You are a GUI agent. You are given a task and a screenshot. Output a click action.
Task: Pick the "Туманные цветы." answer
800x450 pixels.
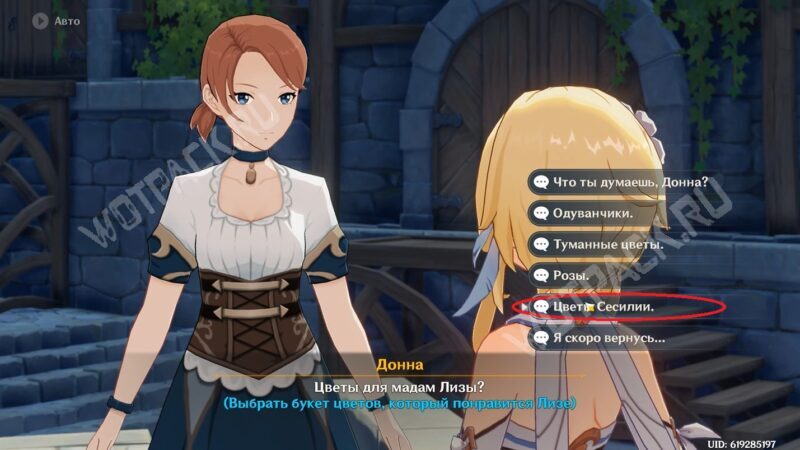coord(598,244)
